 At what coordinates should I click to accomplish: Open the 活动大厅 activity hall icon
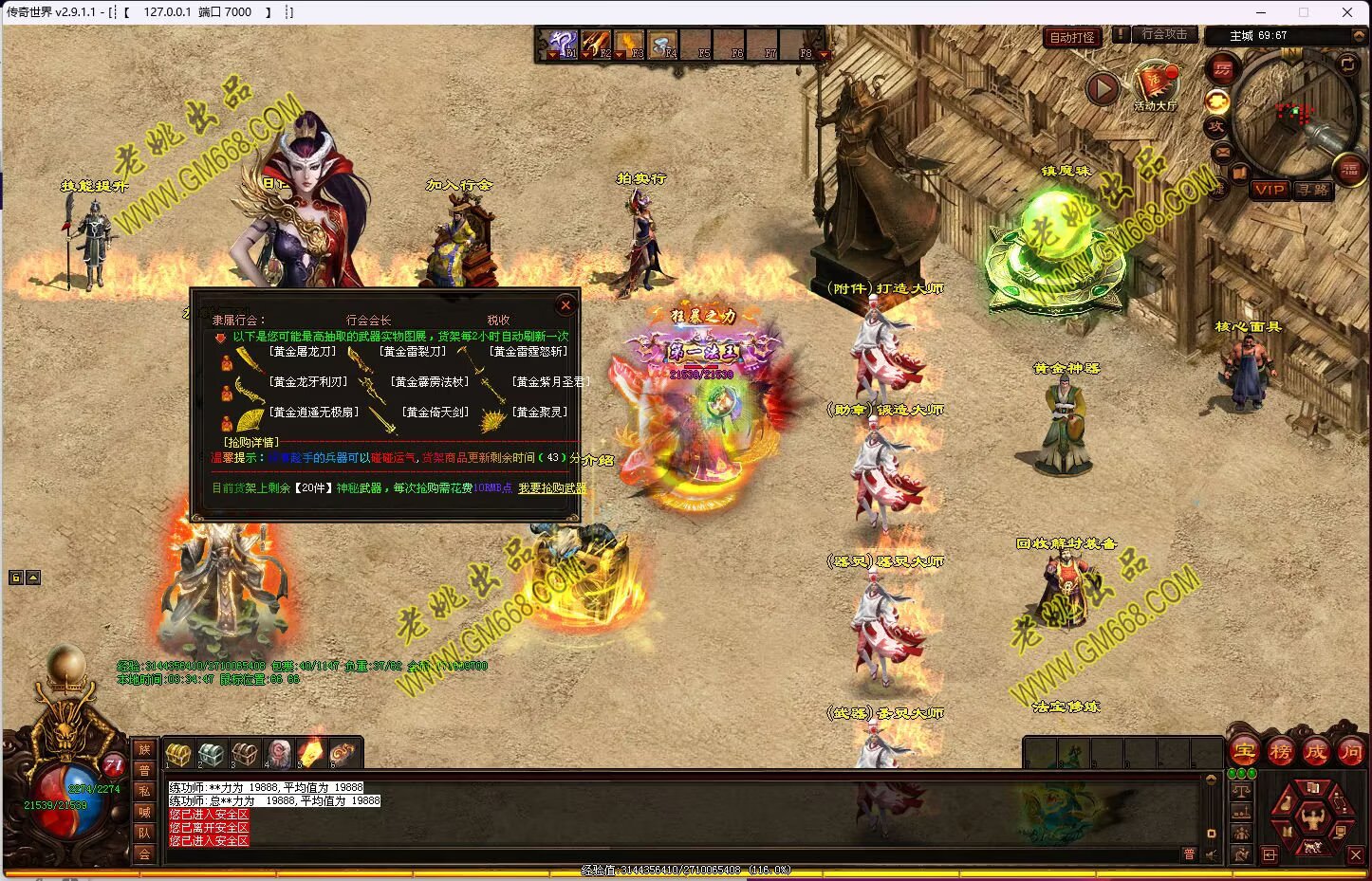(1155, 85)
